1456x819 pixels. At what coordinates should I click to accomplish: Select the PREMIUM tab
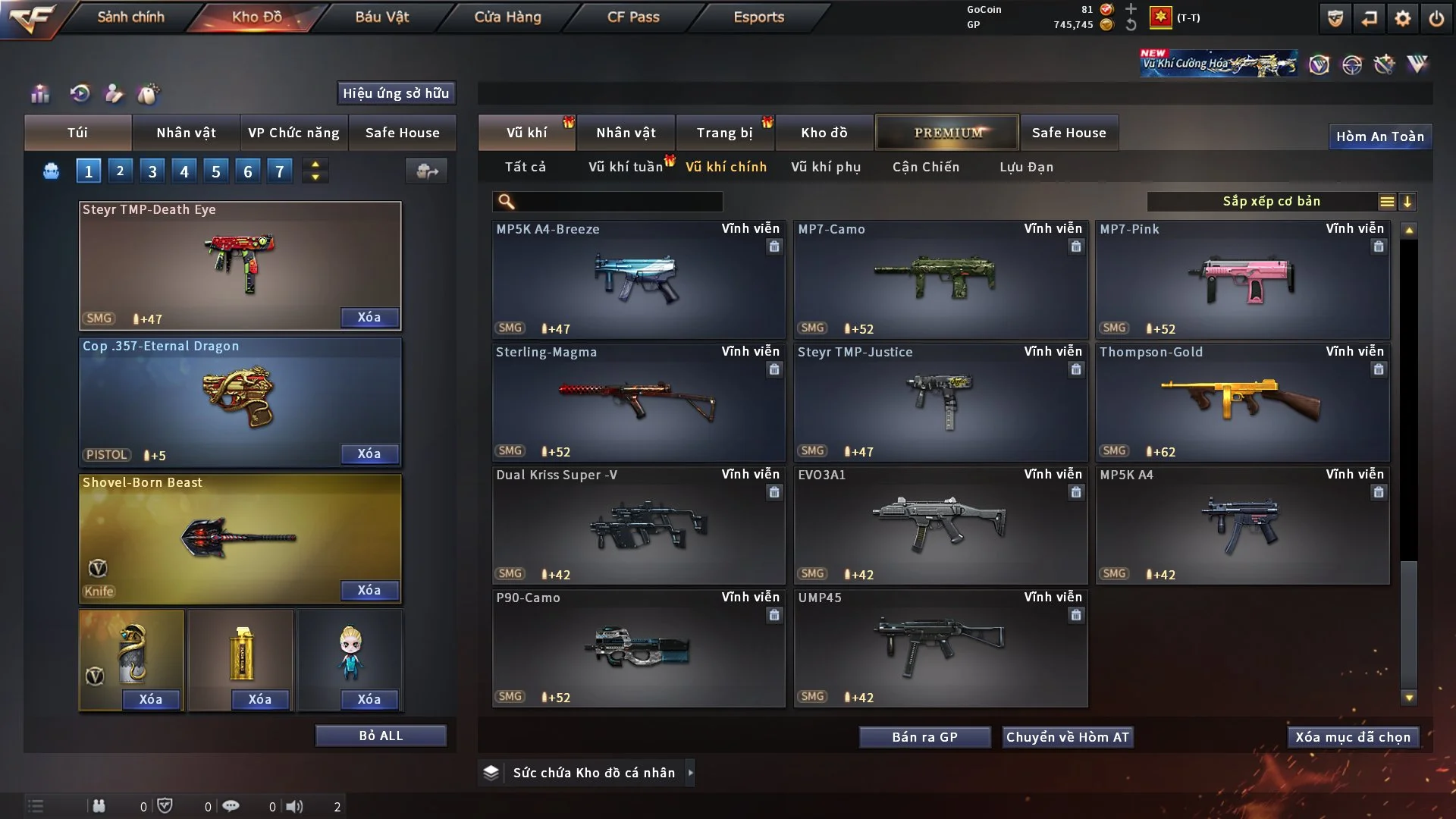click(947, 133)
